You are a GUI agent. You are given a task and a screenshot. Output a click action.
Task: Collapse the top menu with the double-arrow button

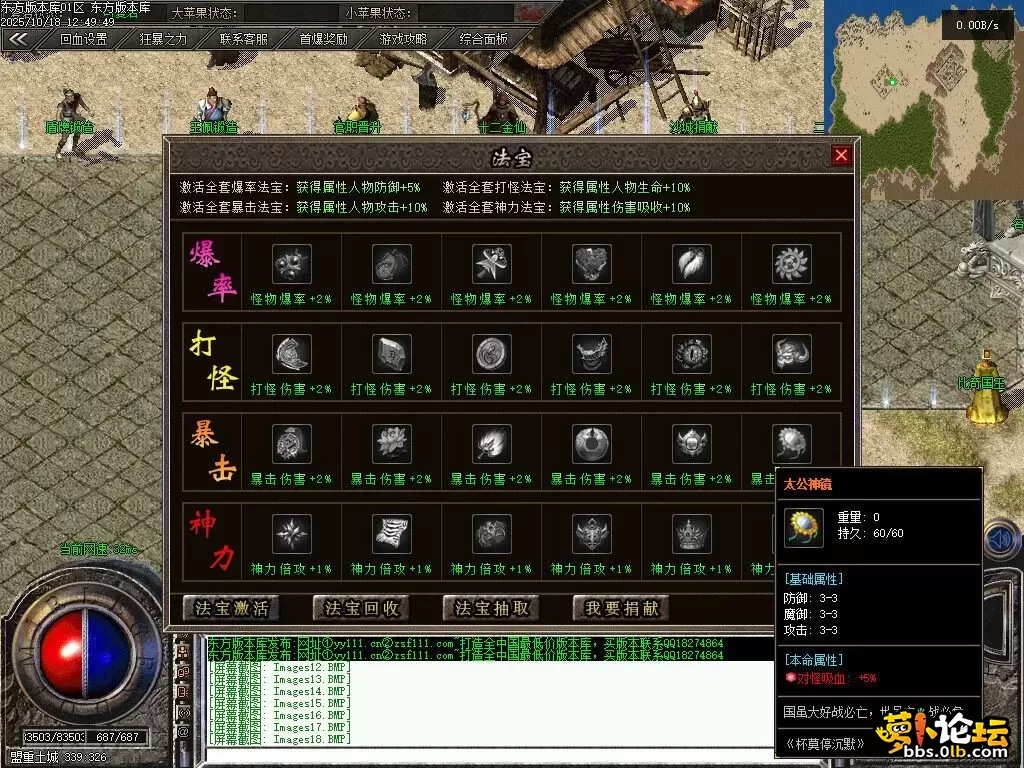pyautogui.click(x=19, y=40)
